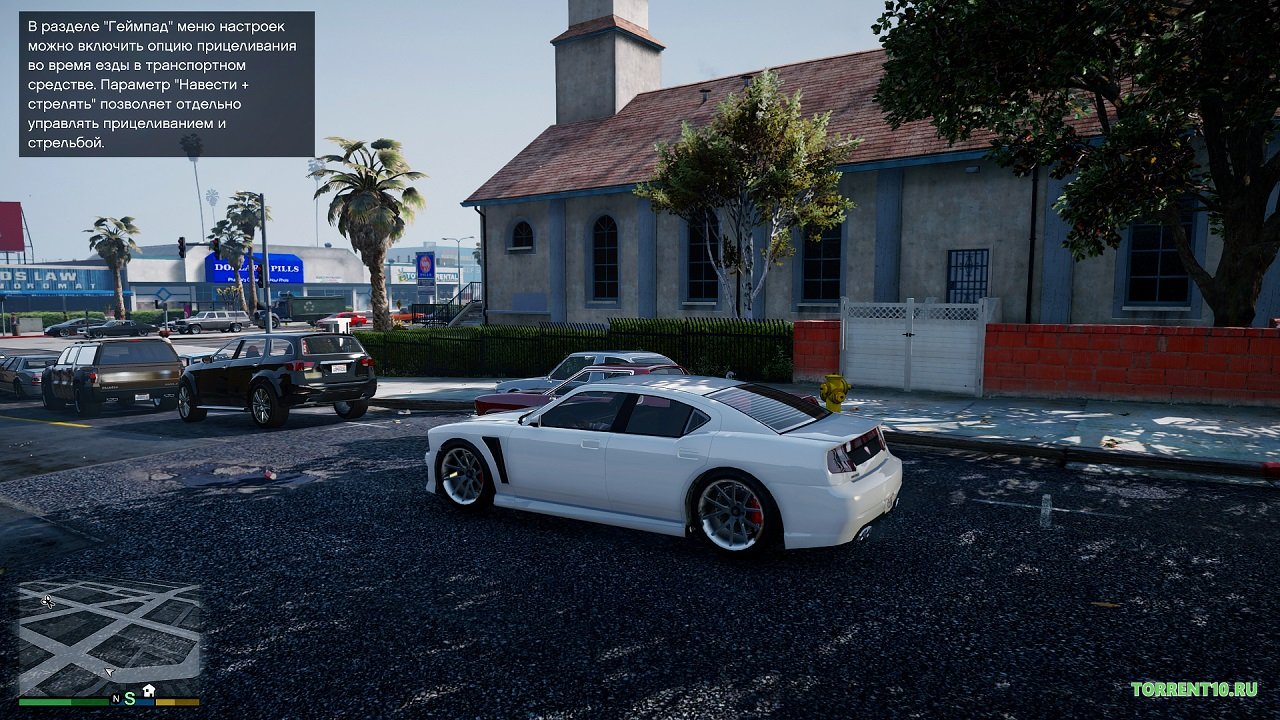The image size is (1280, 720).
Task: Open the TORRENT10.RU watermark link
Action: coord(1194,689)
